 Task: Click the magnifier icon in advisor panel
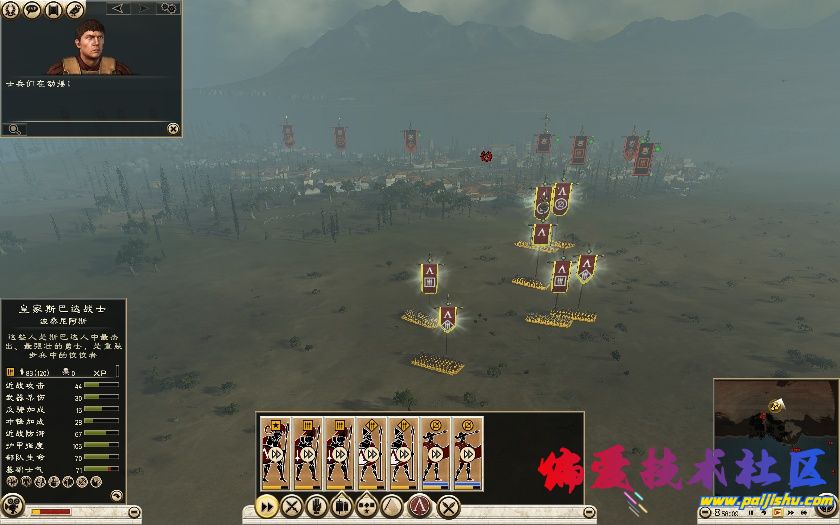pos(14,129)
